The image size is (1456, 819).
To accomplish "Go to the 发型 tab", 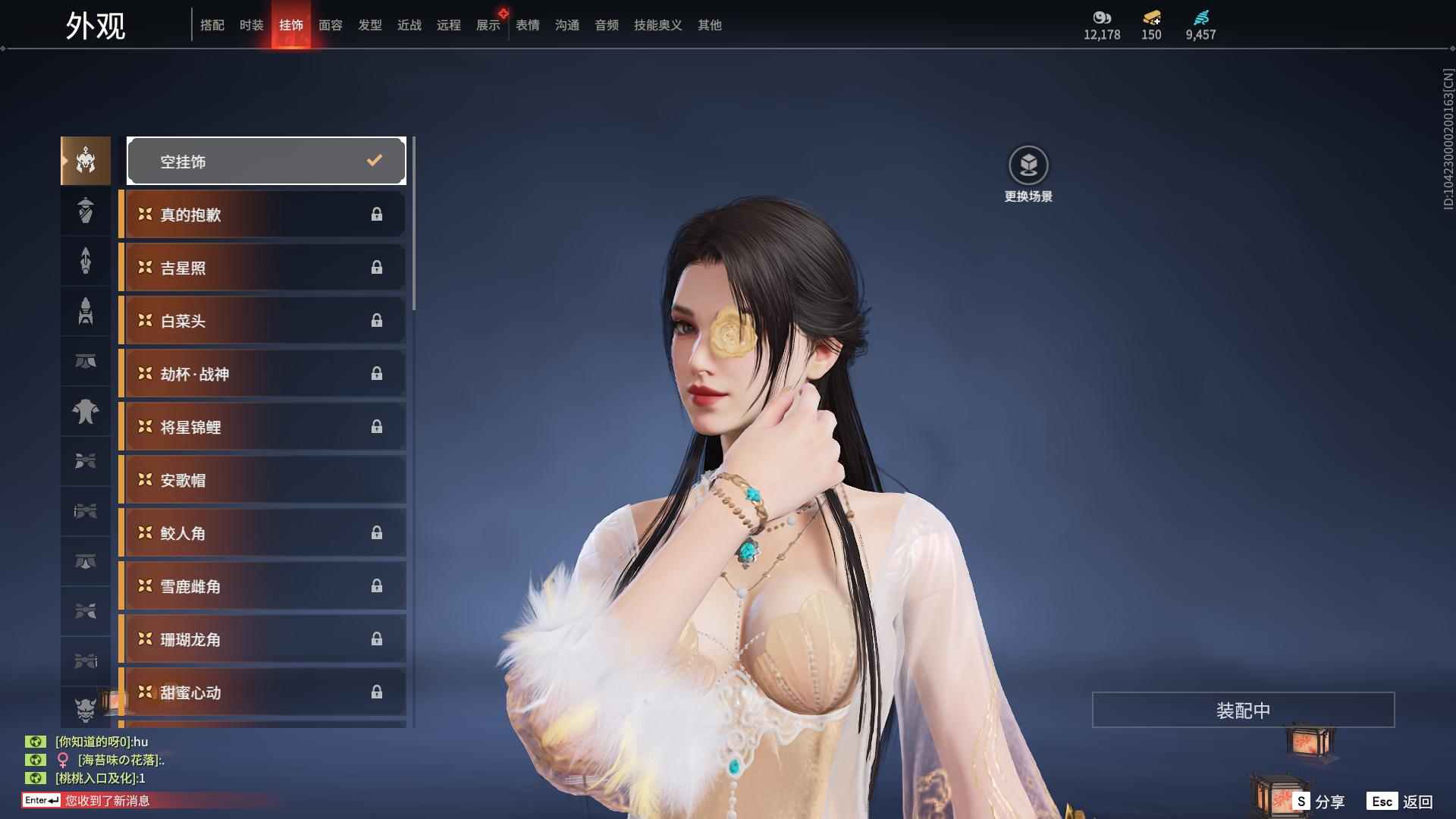I will point(369,25).
